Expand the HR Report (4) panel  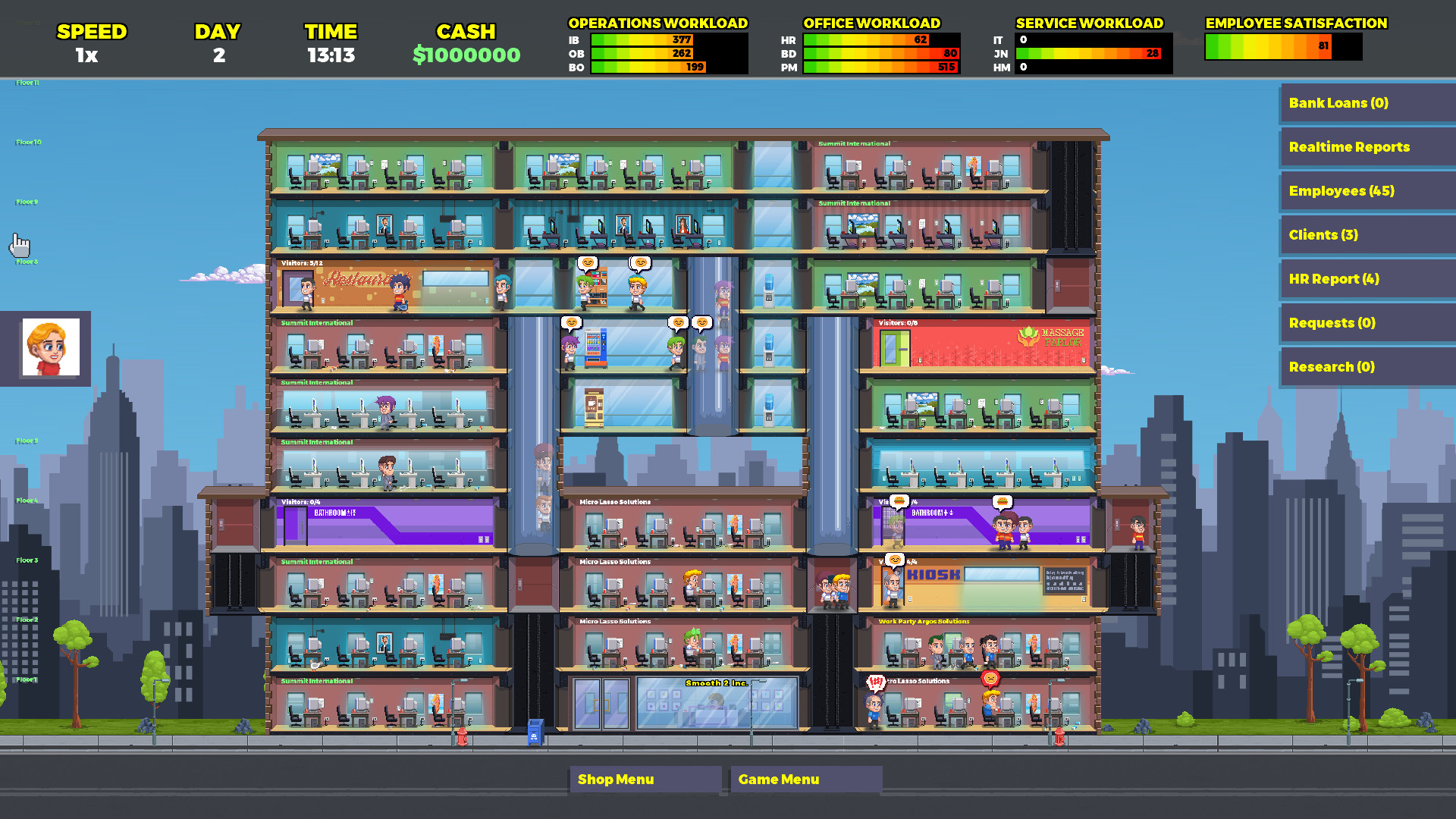pos(1365,279)
